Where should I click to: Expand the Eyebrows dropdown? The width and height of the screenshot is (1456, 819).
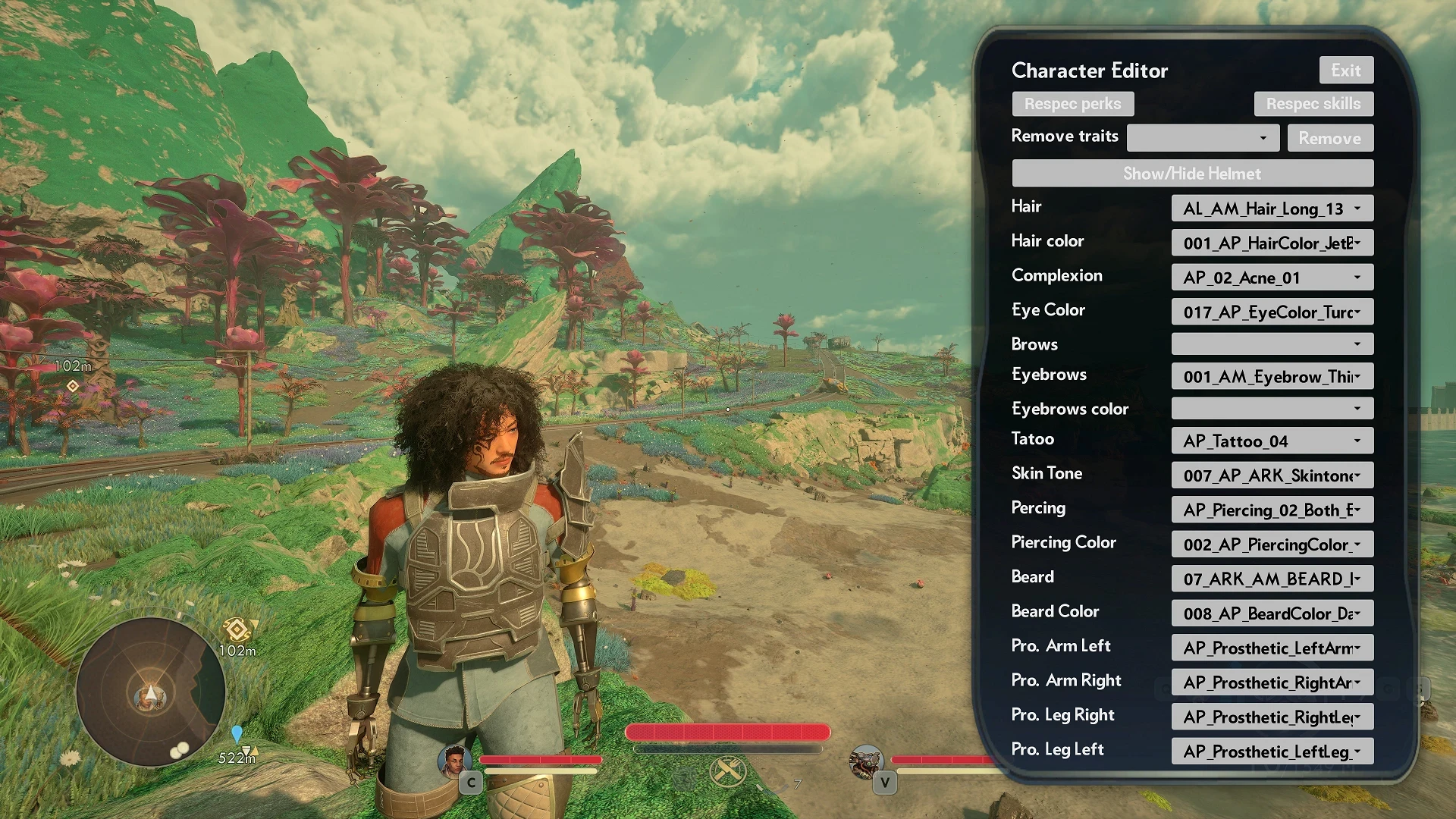click(1272, 377)
